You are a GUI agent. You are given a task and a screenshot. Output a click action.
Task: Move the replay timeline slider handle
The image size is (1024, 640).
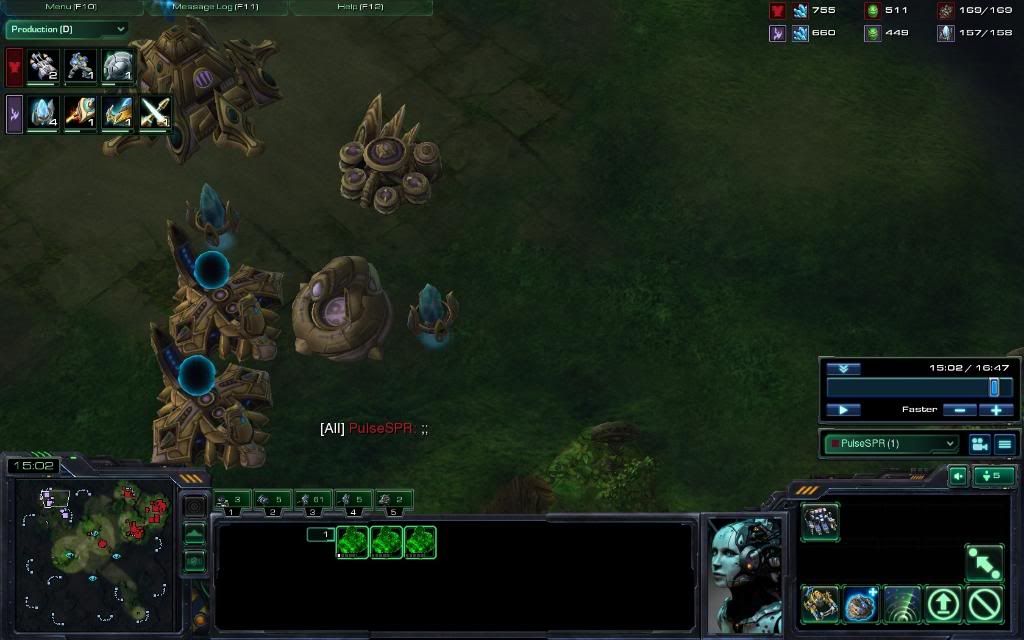994,387
